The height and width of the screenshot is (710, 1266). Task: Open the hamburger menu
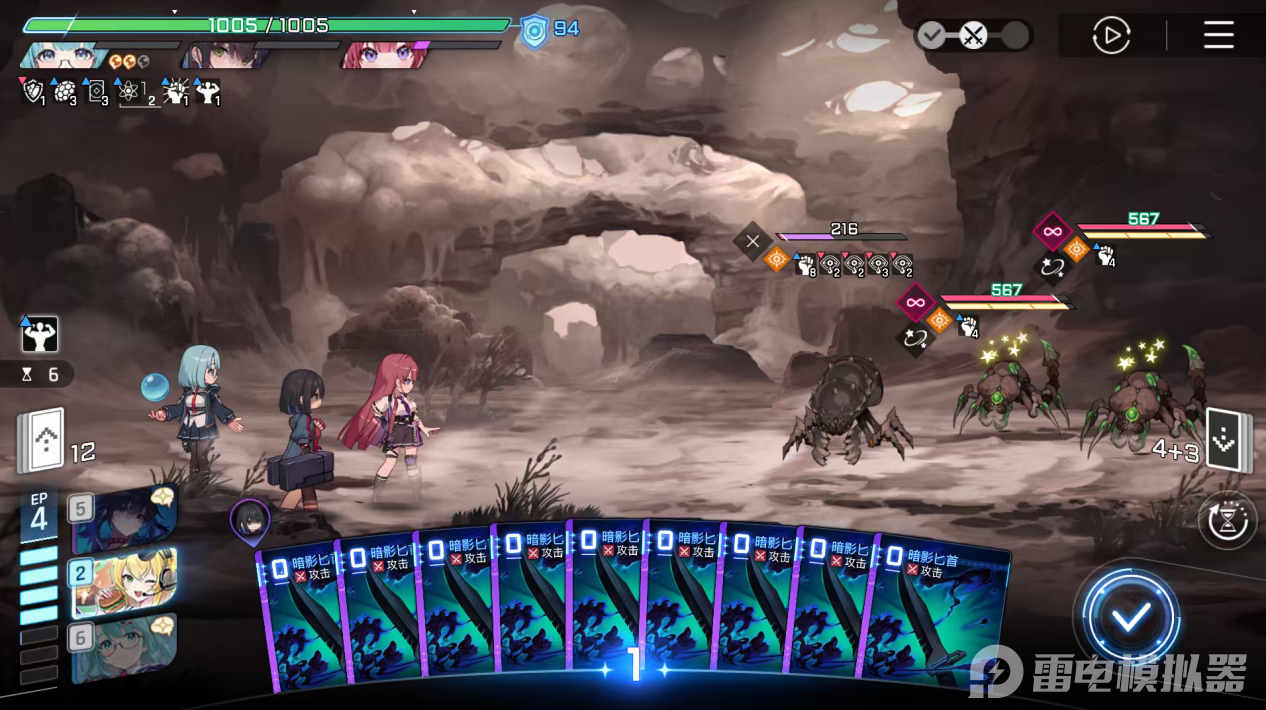1218,36
